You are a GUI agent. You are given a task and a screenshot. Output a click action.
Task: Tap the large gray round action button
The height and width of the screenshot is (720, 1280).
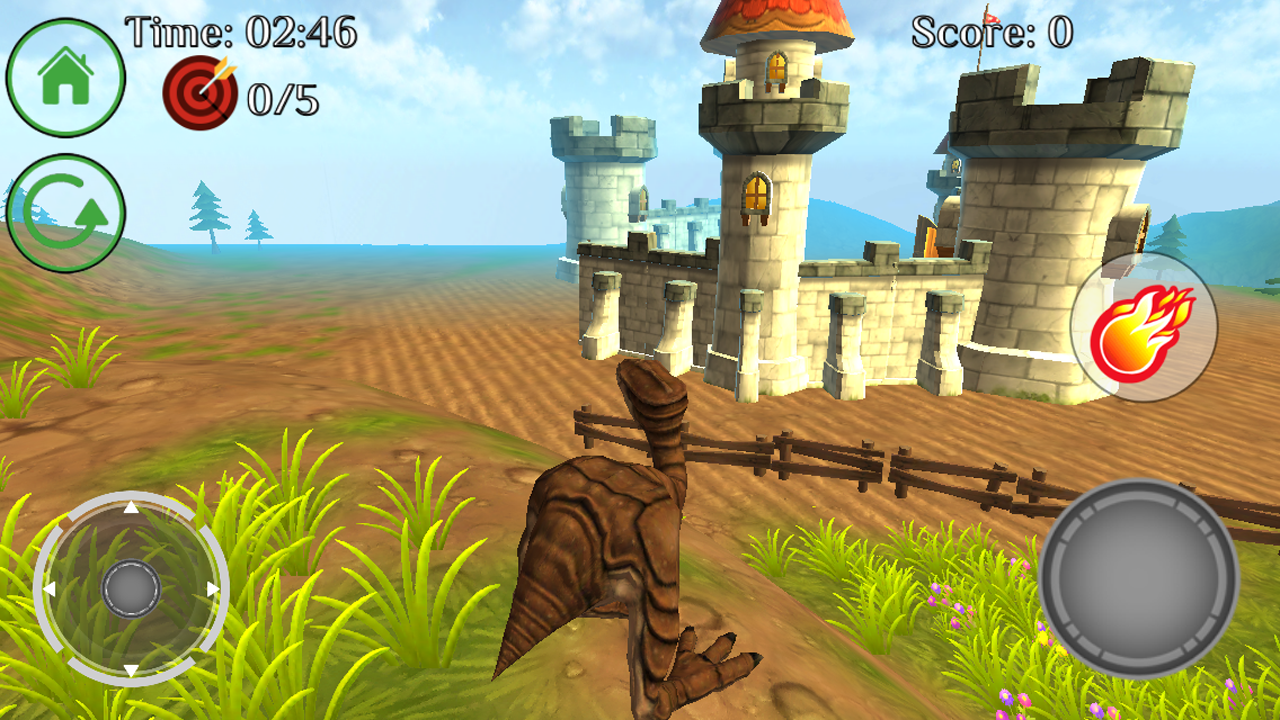1139,578
